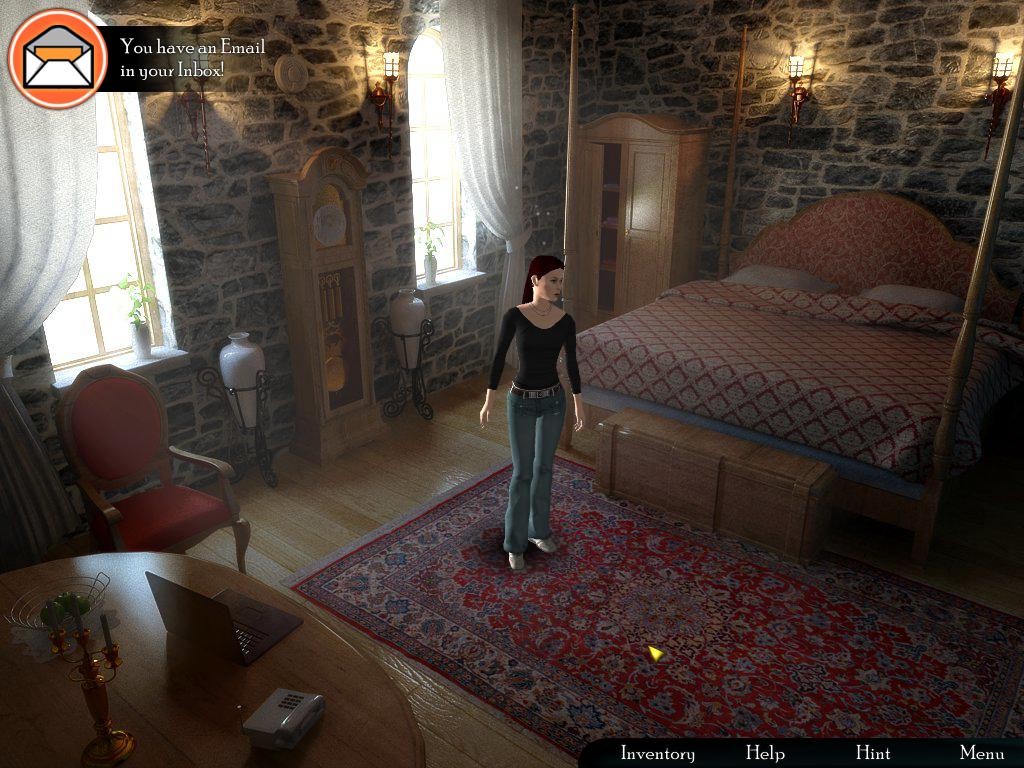Request a Hint
Viewport: 1024px width, 768px height.
tap(872, 753)
